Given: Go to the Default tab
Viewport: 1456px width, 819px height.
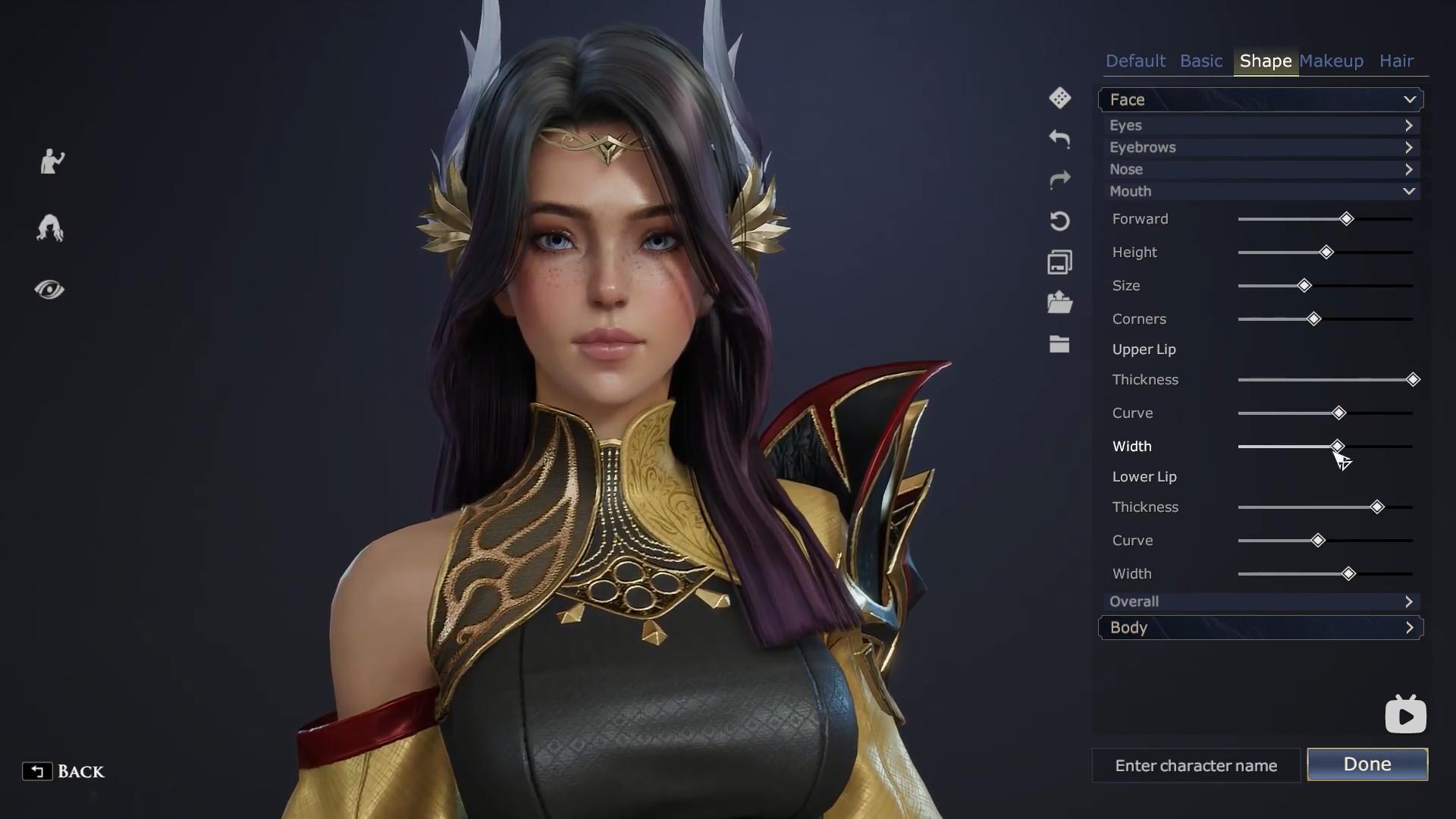Looking at the screenshot, I should [1135, 61].
